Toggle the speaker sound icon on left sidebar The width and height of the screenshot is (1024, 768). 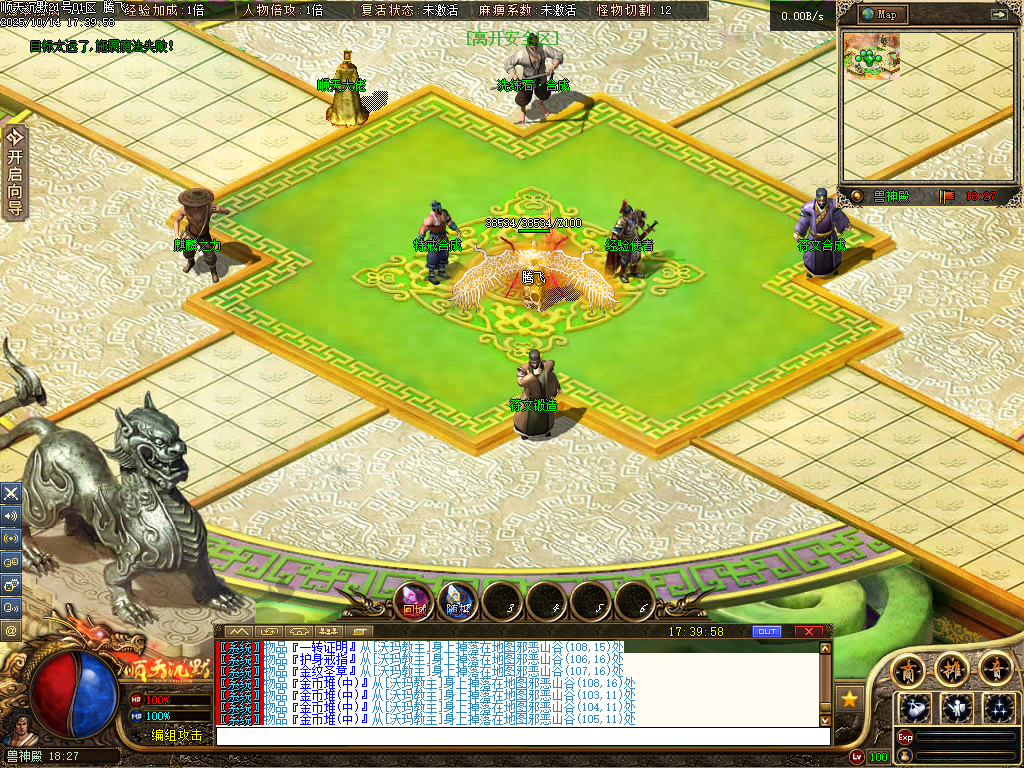(11, 516)
